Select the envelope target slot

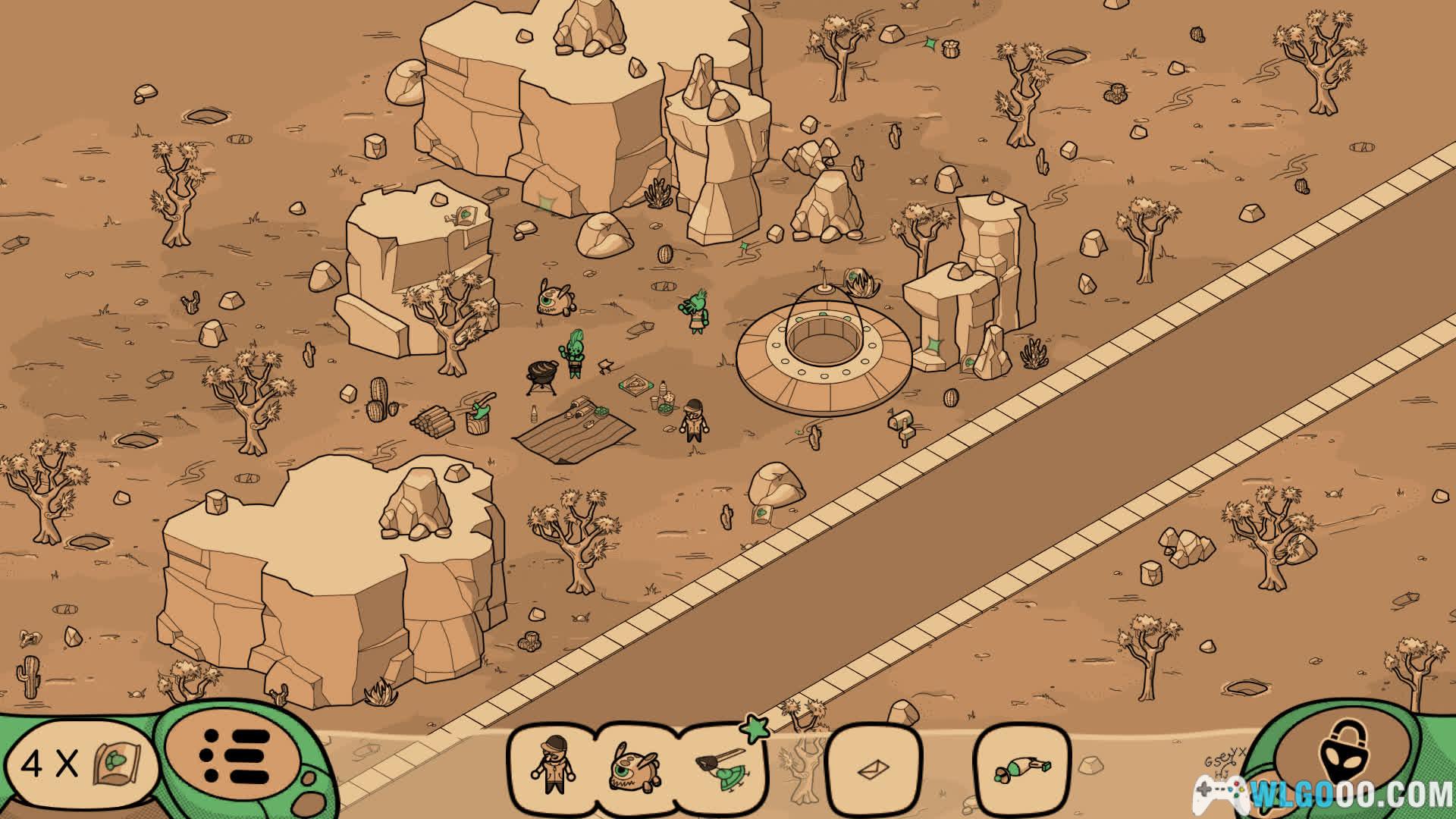coord(873,769)
